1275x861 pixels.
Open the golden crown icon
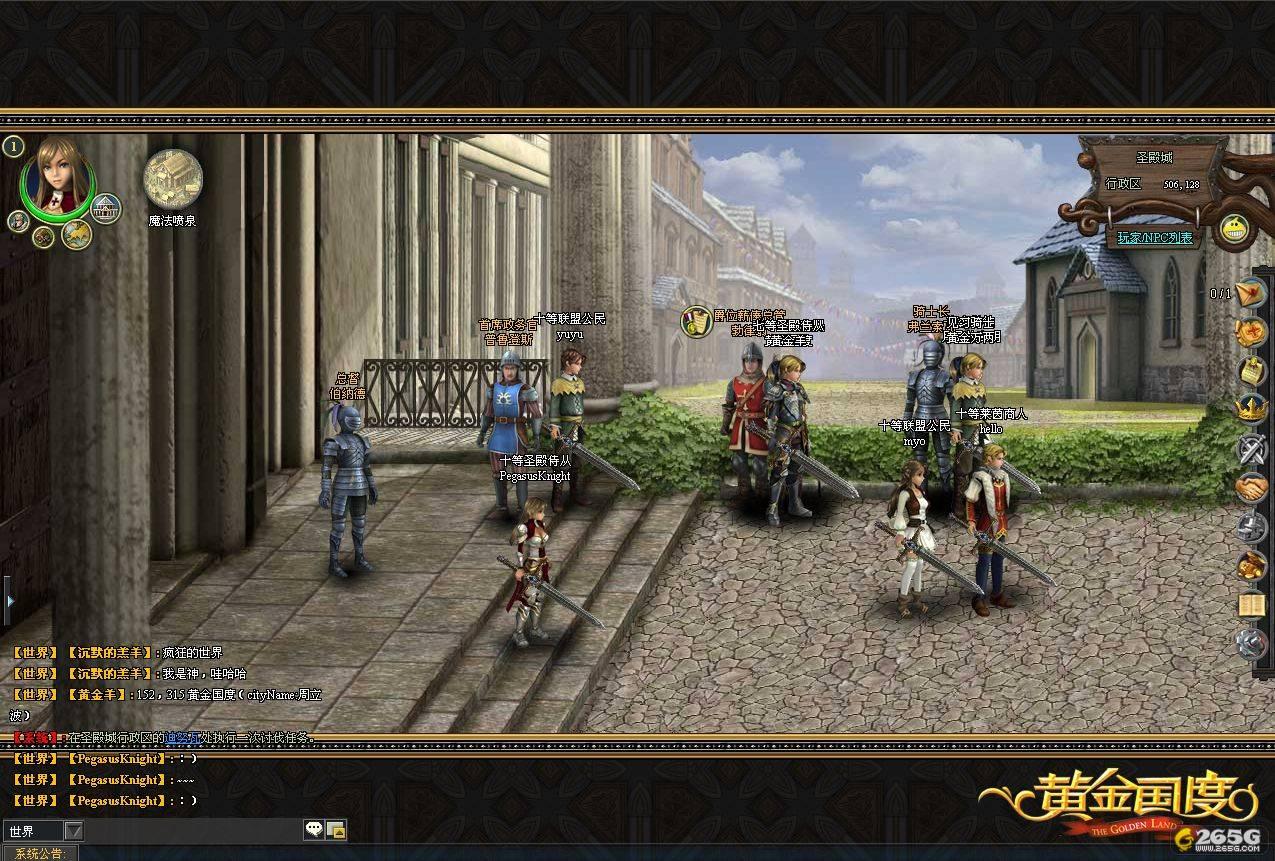(x=1251, y=409)
